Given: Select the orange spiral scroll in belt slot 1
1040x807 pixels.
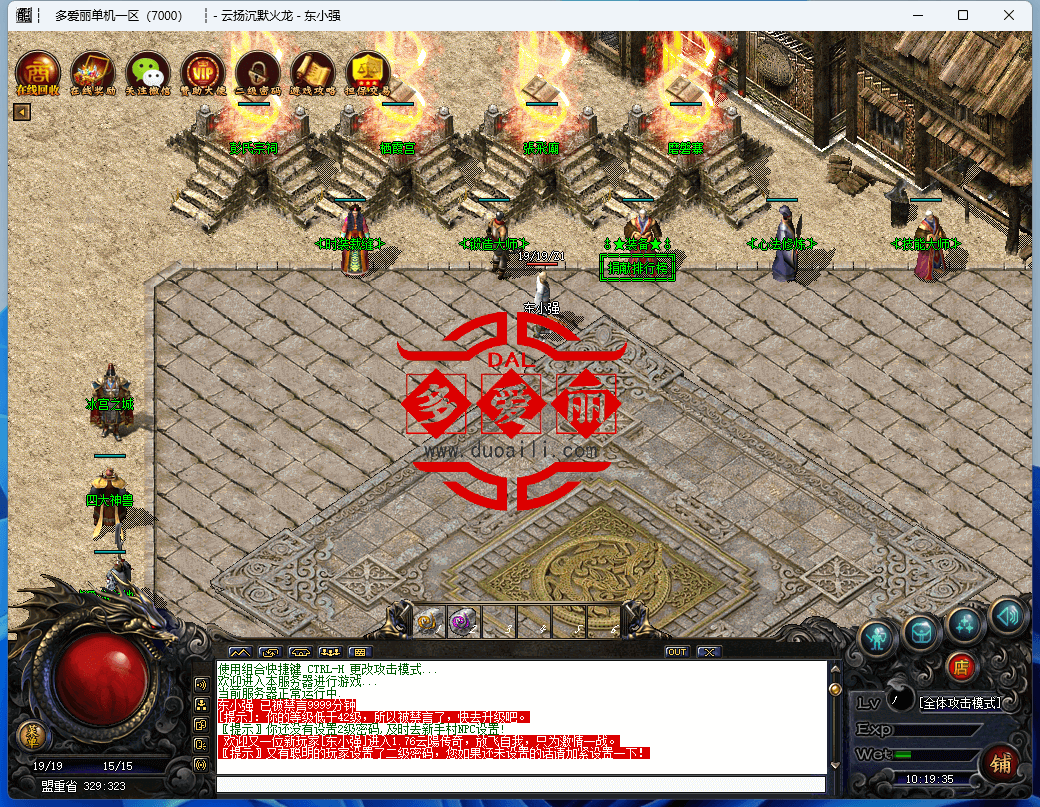Looking at the screenshot, I should [429, 621].
